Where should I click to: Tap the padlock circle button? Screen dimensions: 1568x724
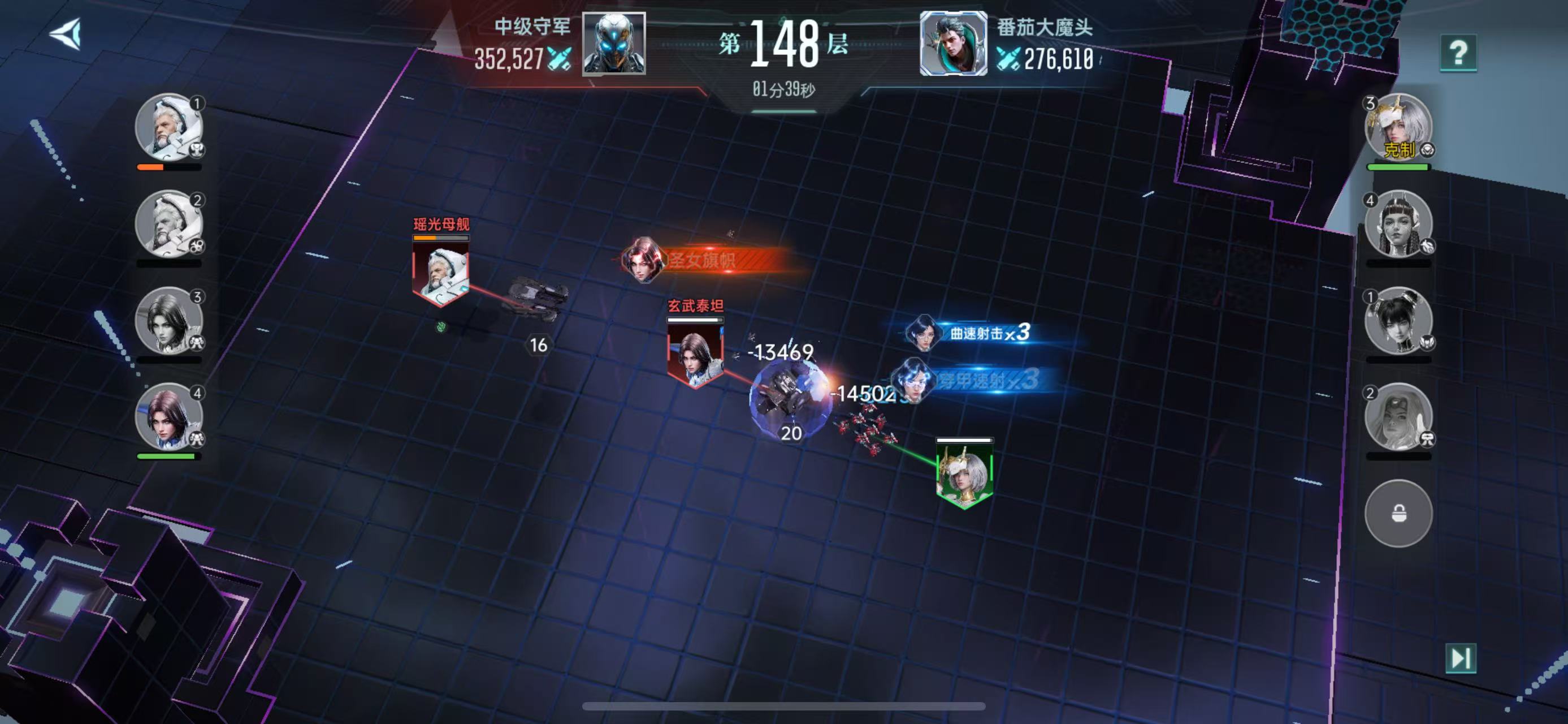coord(1398,512)
